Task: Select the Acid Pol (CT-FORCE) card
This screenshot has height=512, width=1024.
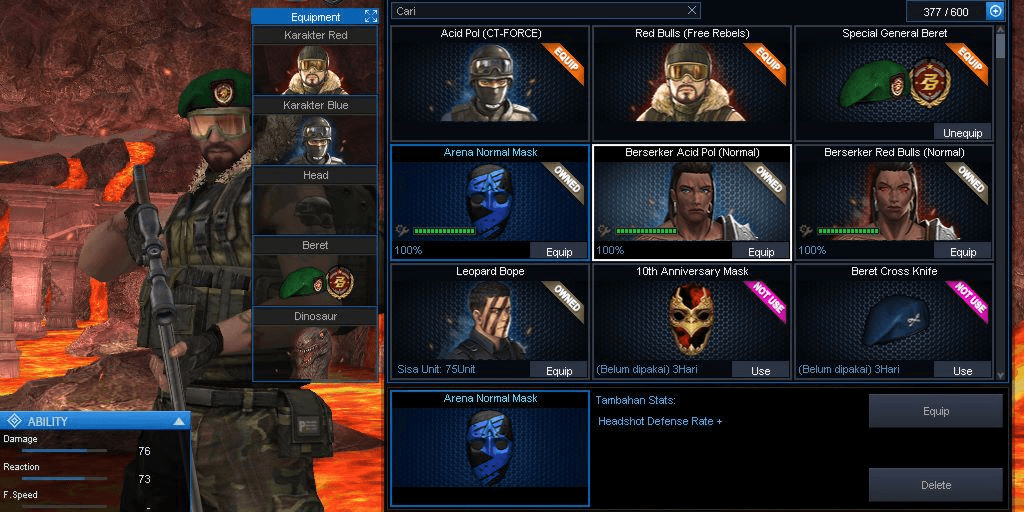Action: click(490, 82)
